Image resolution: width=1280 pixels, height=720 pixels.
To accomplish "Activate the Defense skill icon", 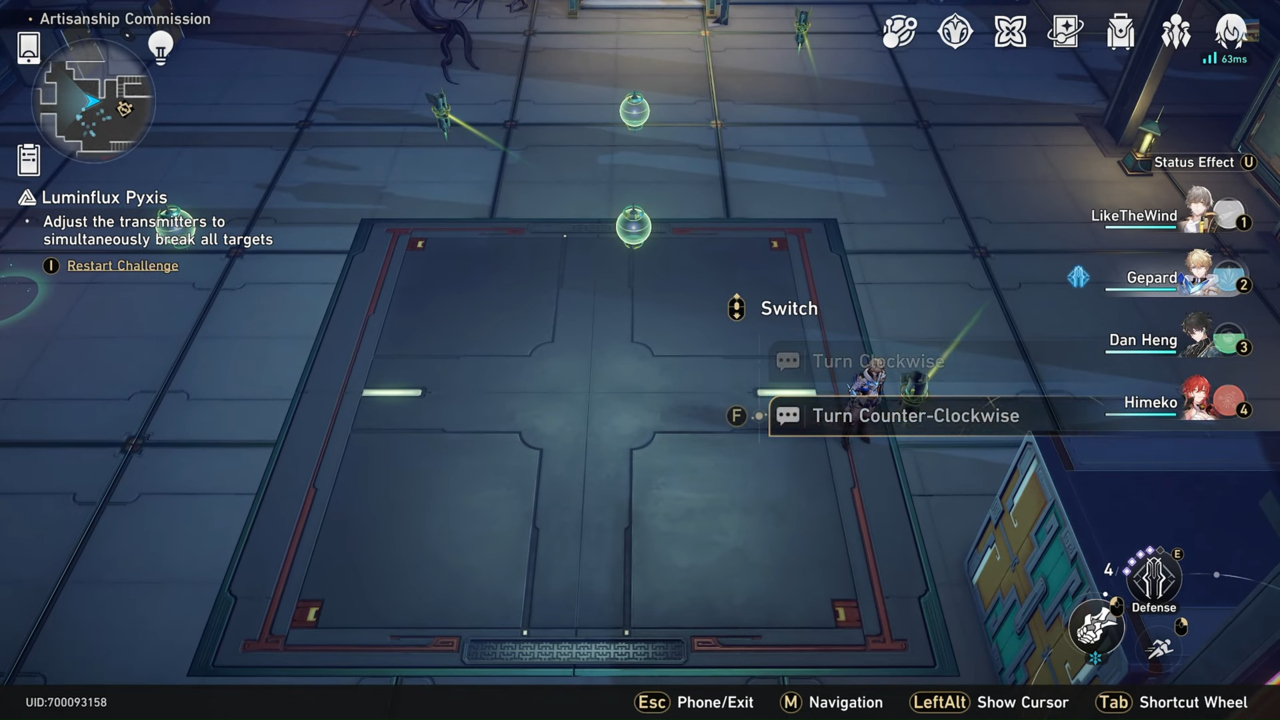I will pos(1154,578).
